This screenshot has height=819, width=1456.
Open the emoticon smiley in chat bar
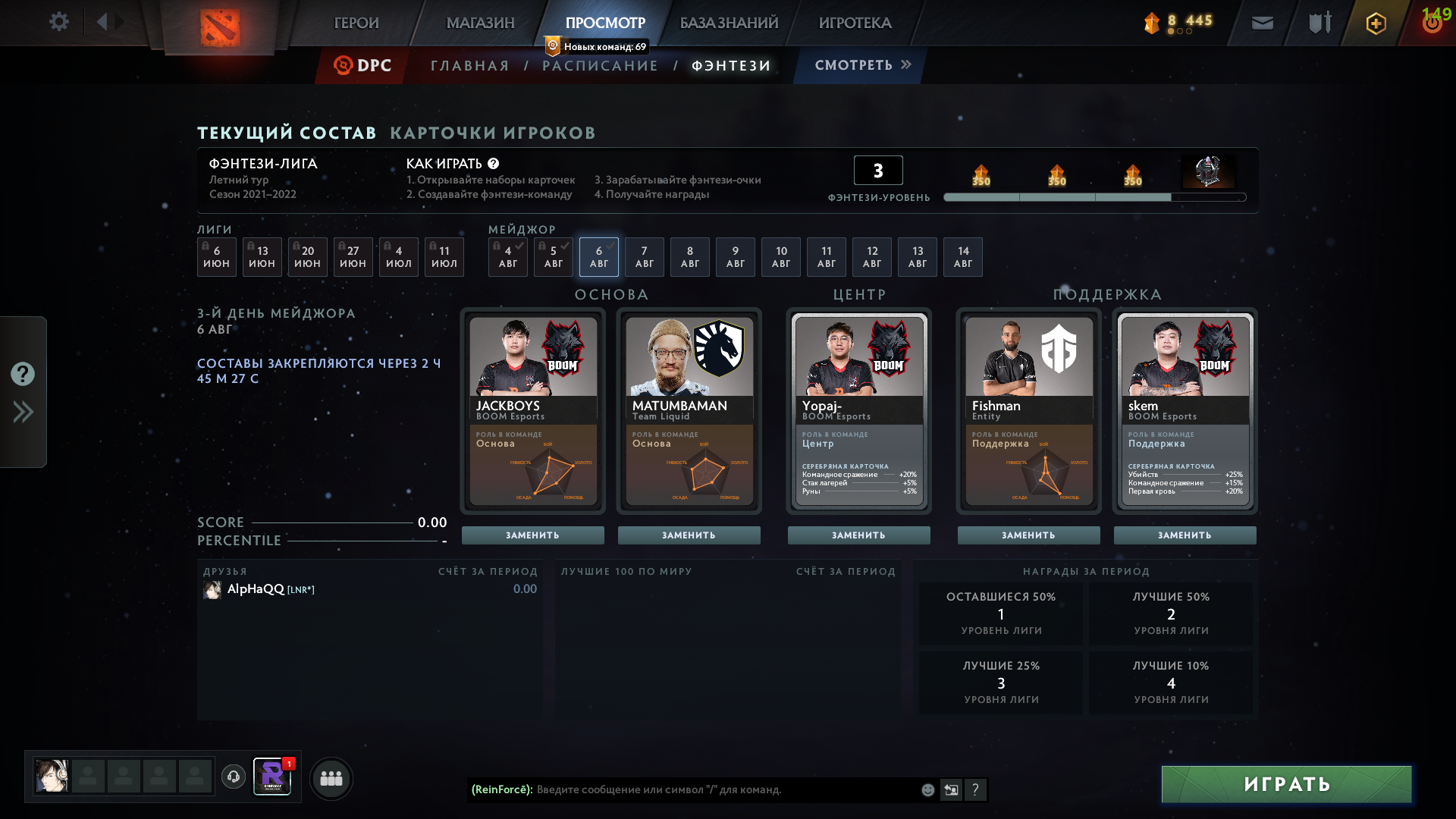[927, 789]
